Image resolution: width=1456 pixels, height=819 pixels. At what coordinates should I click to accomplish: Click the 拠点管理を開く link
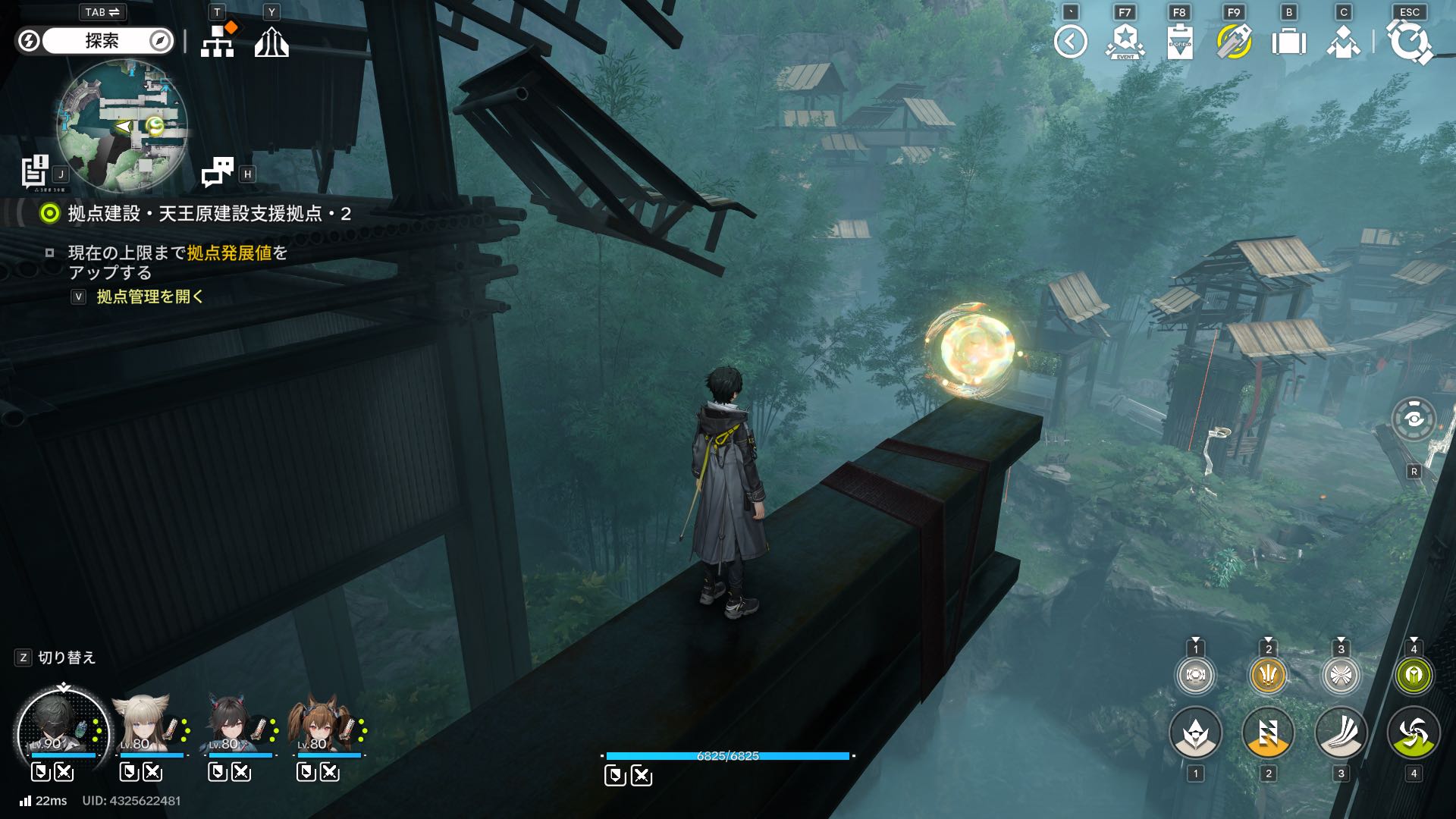click(x=150, y=297)
